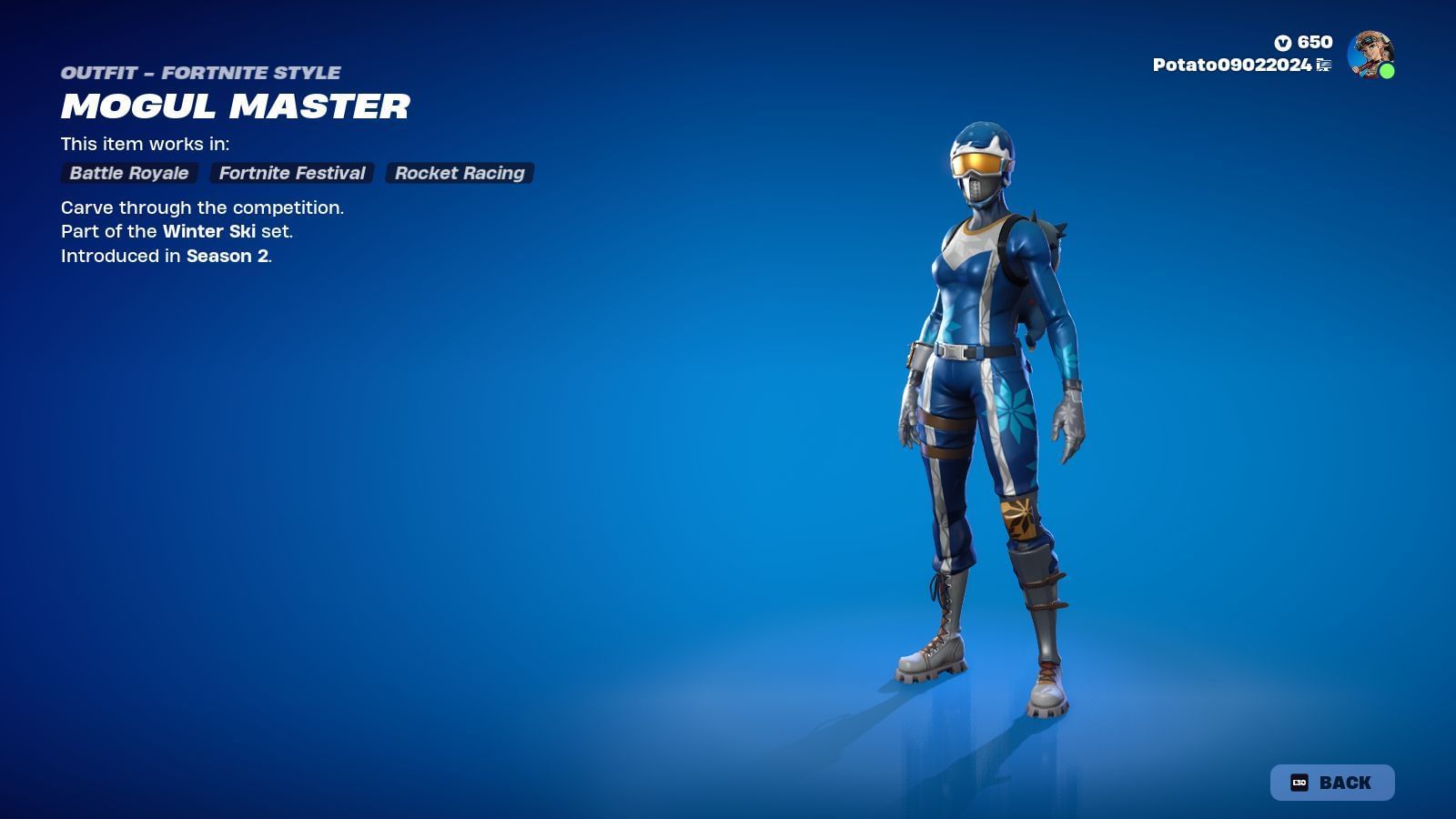Select the Rocket Racing mode badge
This screenshot has height=819, width=1456.
coord(459,173)
